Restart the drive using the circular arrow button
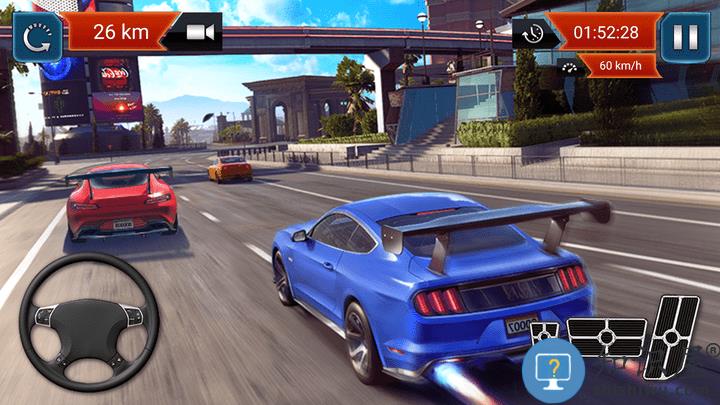The image size is (720, 405). tap(36, 36)
